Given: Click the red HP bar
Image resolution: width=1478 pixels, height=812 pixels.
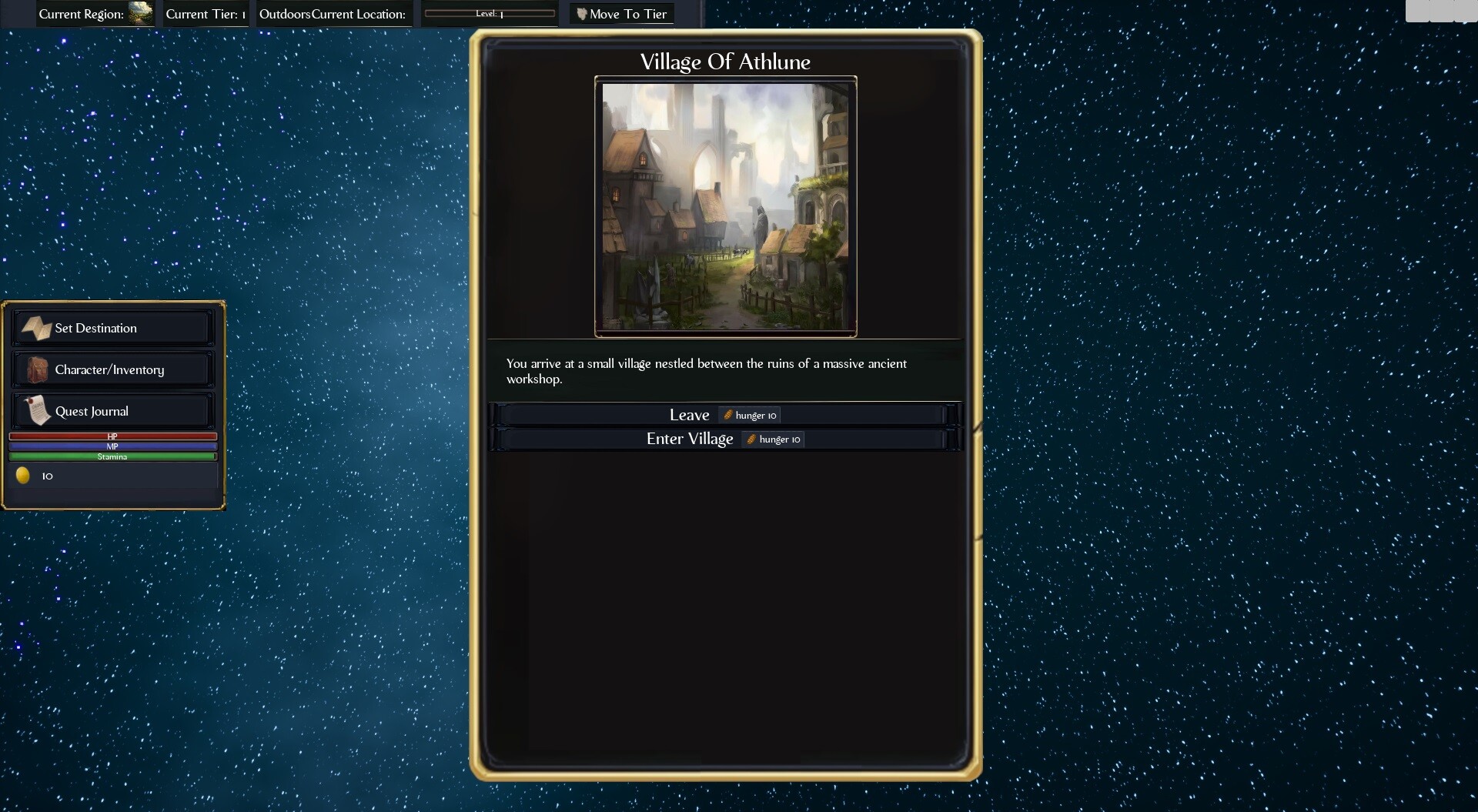Looking at the screenshot, I should [112, 436].
